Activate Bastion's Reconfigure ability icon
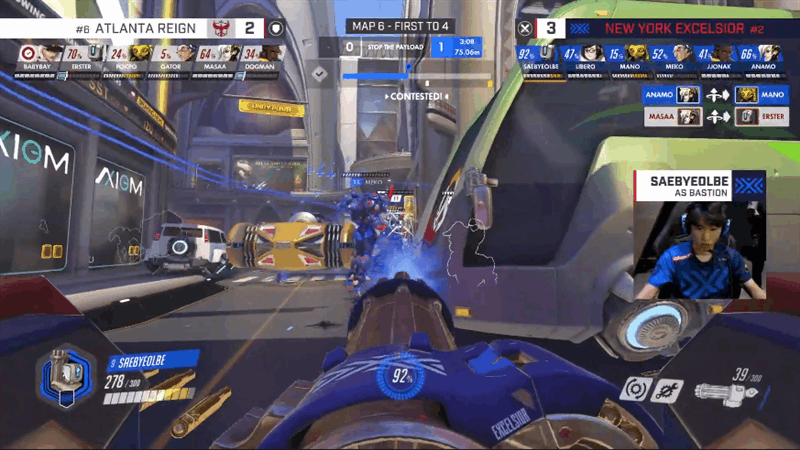The height and width of the screenshot is (450, 800). click(634, 390)
